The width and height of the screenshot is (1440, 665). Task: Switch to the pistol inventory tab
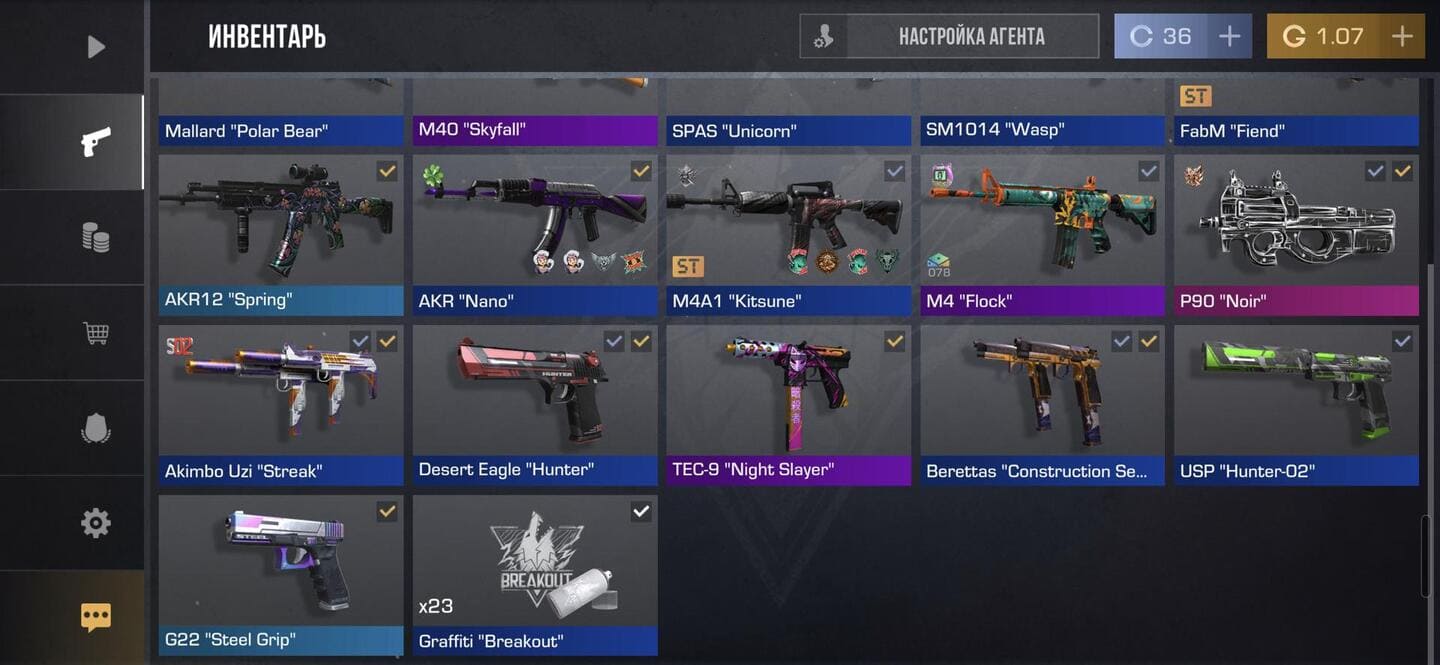[x=96, y=142]
